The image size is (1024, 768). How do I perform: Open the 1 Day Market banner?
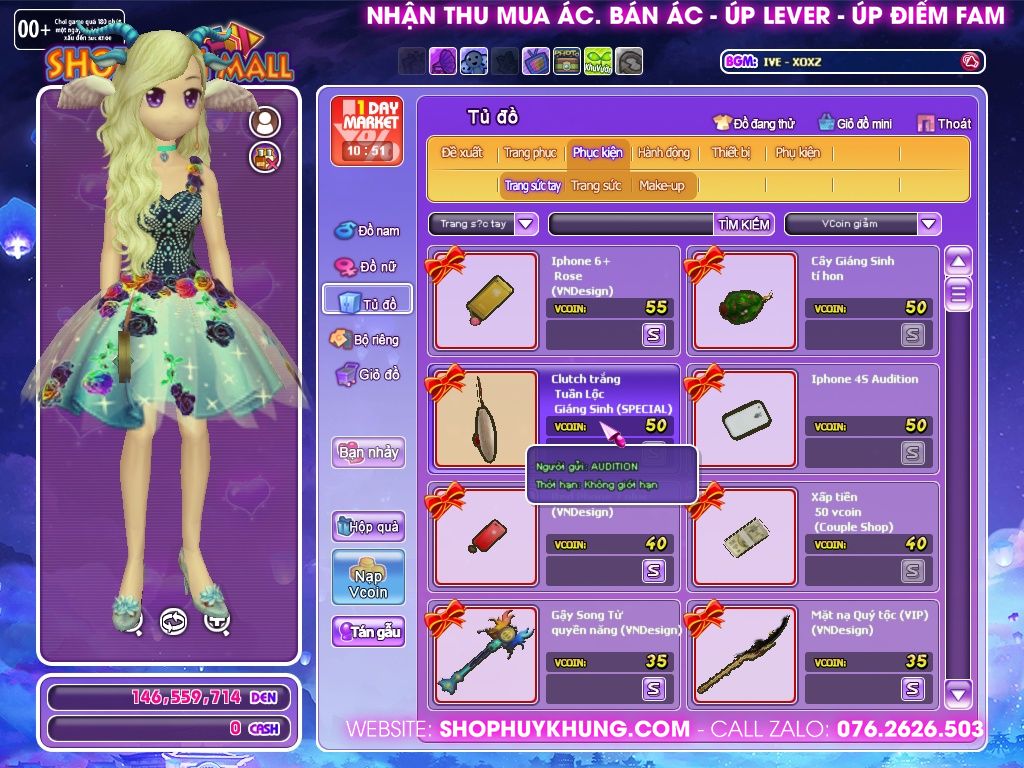pos(367,131)
